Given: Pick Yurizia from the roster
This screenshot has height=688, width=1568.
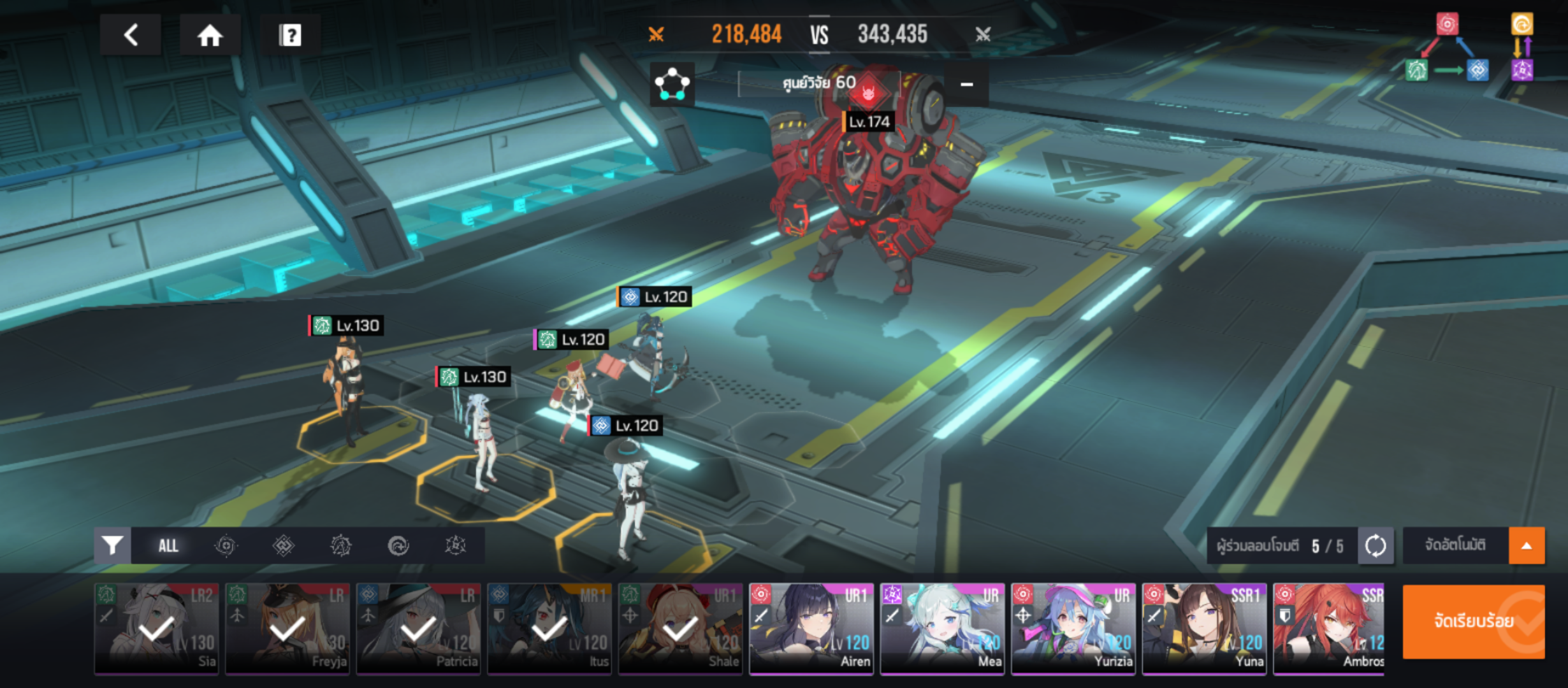Looking at the screenshot, I should (1073, 628).
